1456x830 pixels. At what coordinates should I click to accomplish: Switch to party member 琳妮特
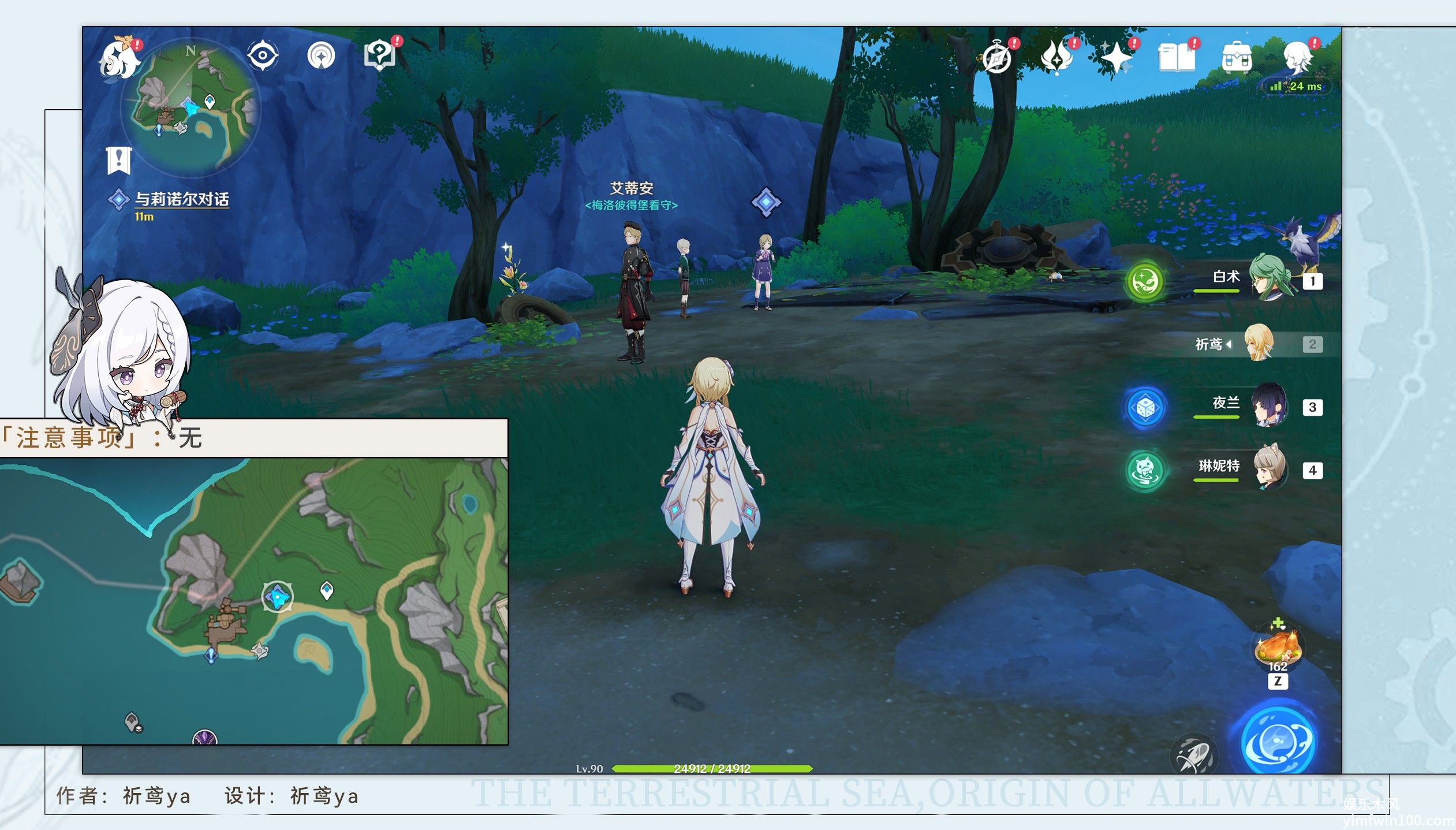coord(1269,468)
